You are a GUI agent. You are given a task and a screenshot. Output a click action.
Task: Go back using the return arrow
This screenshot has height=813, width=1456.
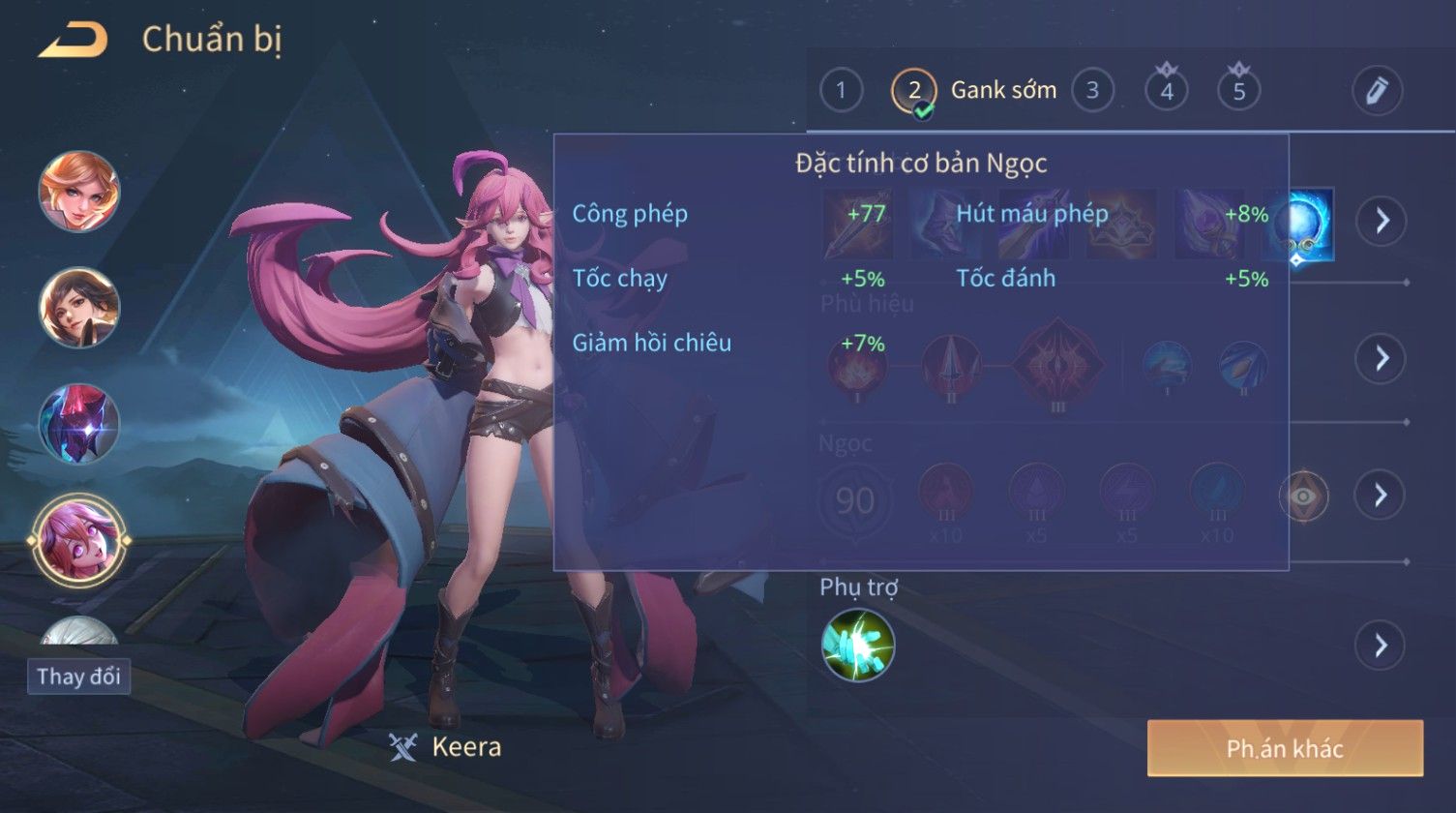point(74,41)
